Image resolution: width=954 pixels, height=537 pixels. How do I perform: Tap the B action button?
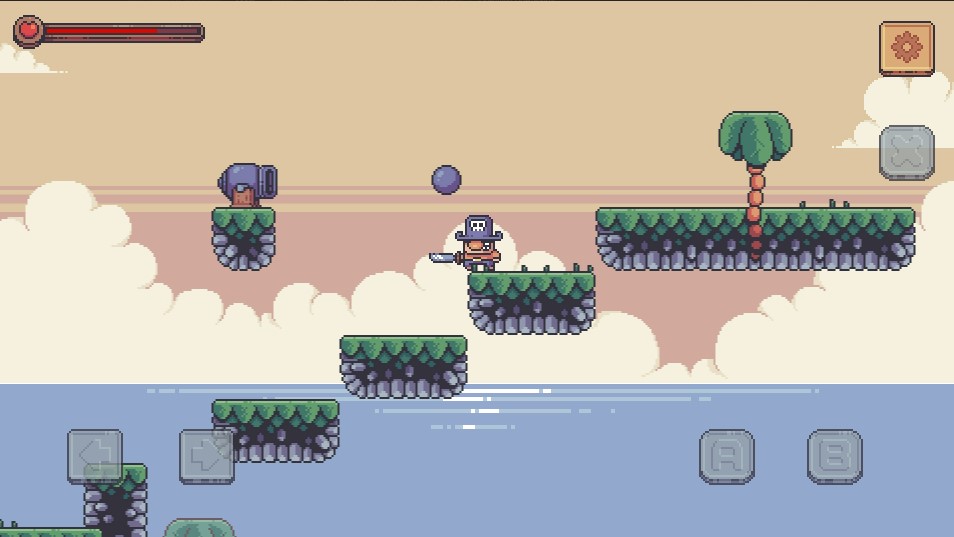pos(835,457)
